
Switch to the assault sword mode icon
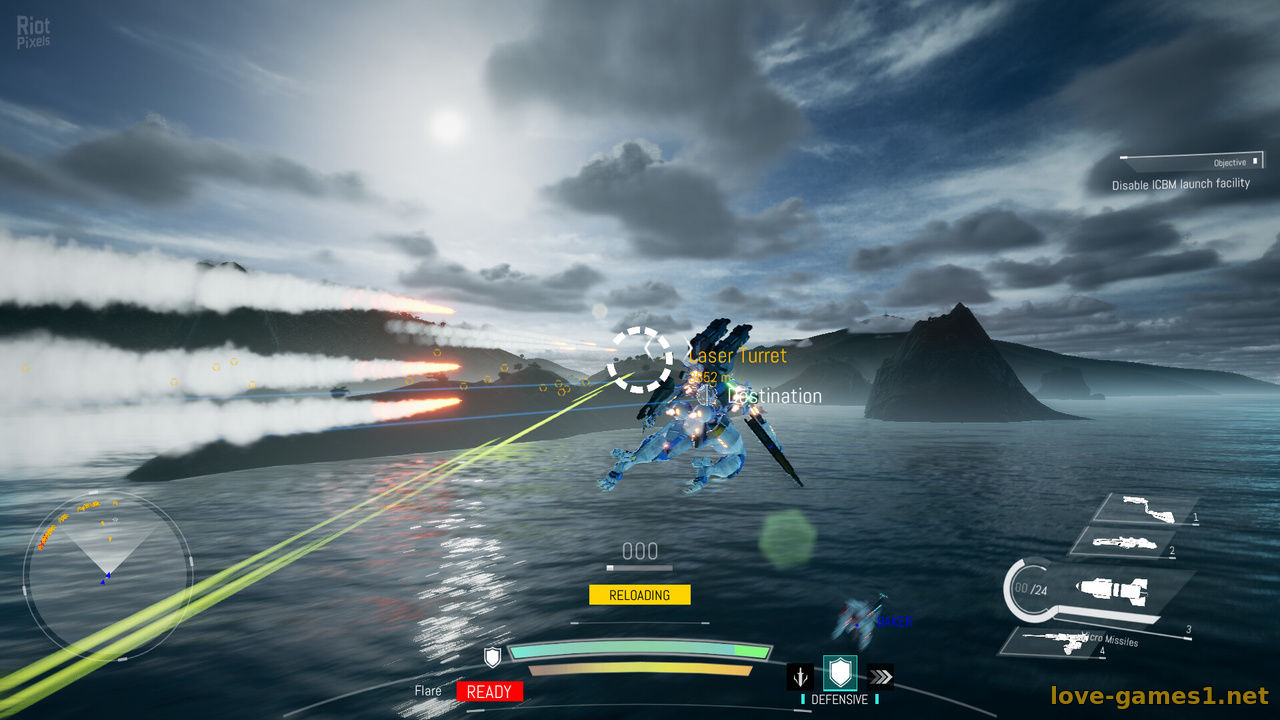(x=800, y=677)
